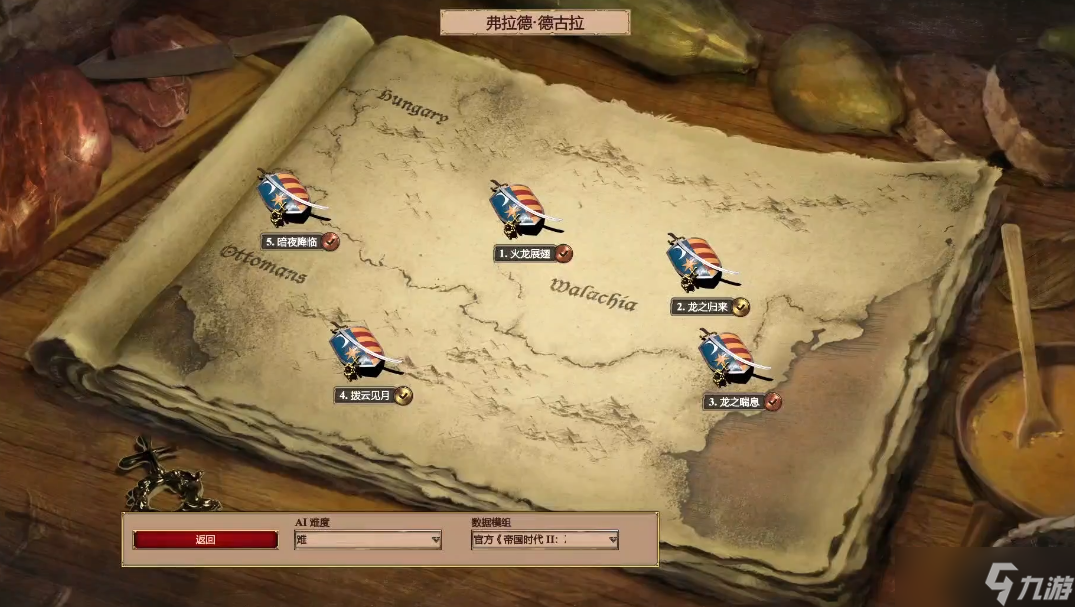
Task: Open the AI 难度 difficulty dropdown
Action: tap(368, 540)
